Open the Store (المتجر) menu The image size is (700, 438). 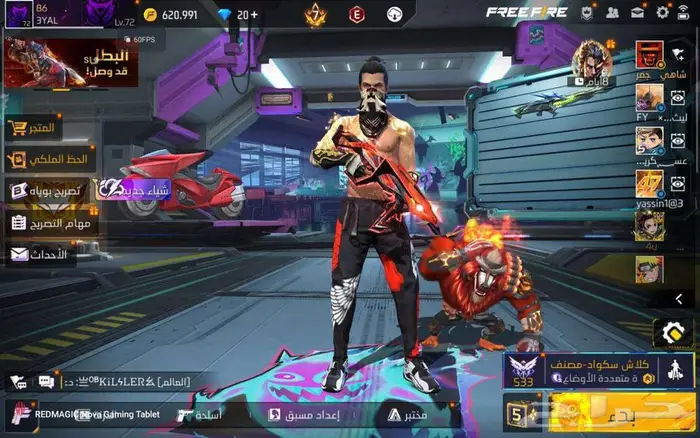click(x=32, y=129)
